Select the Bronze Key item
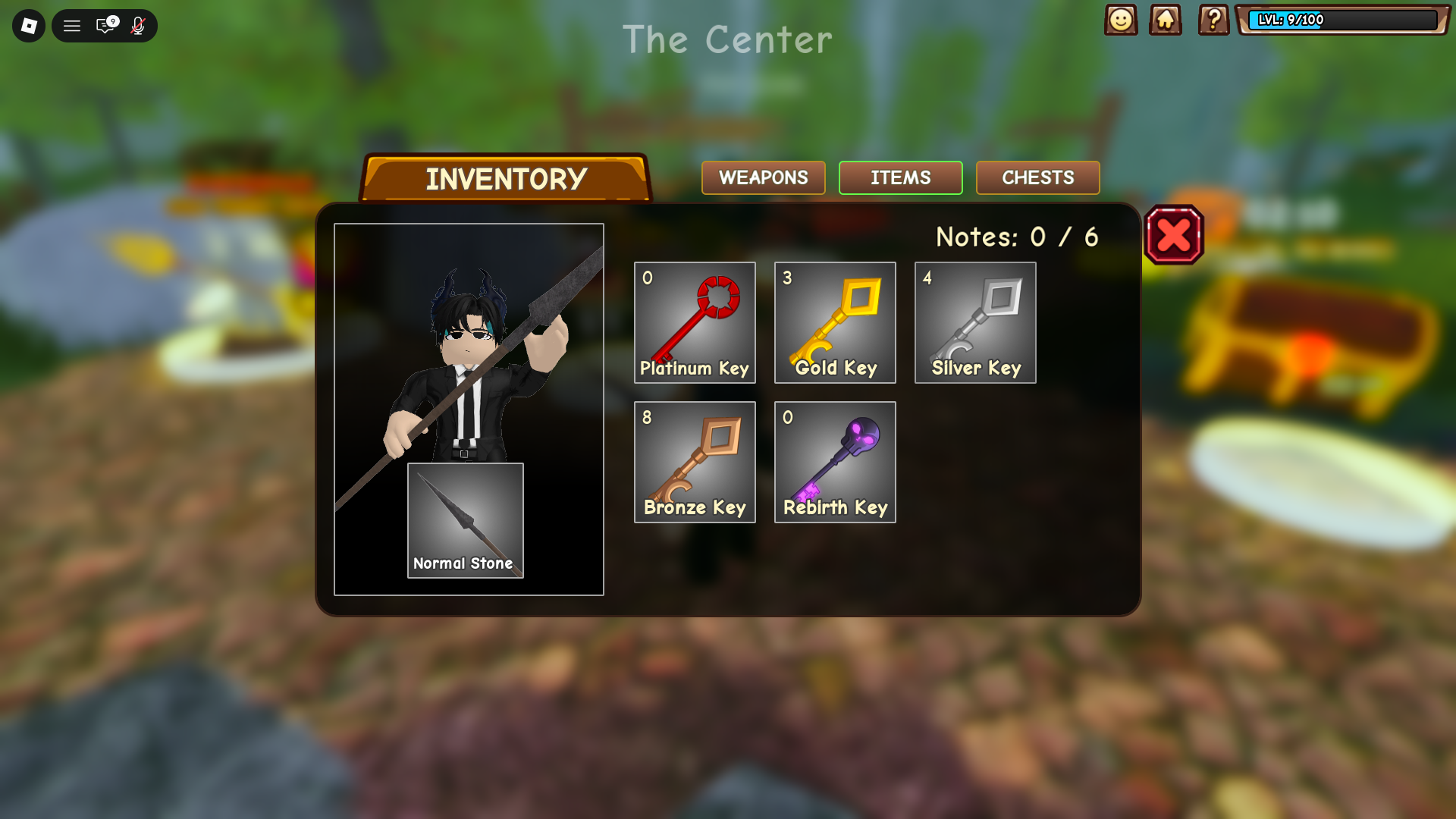 click(x=695, y=462)
